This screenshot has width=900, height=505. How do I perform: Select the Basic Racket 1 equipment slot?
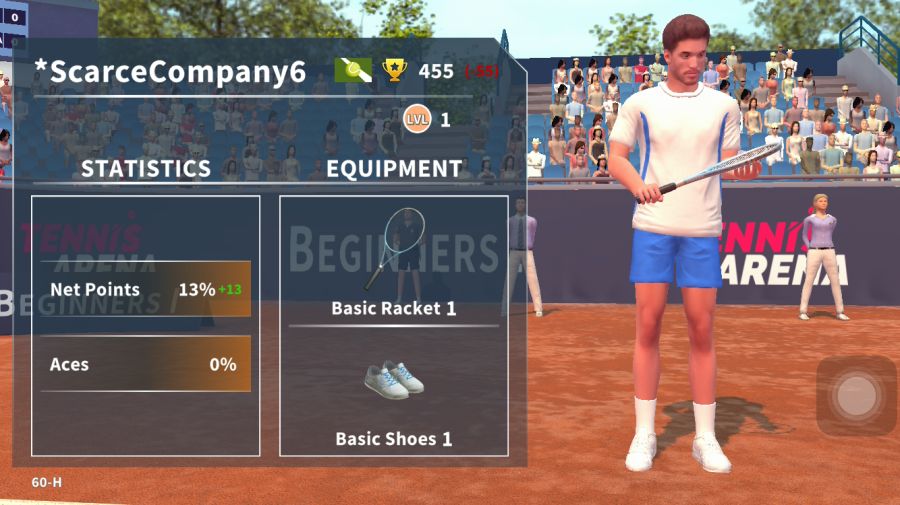click(393, 260)
